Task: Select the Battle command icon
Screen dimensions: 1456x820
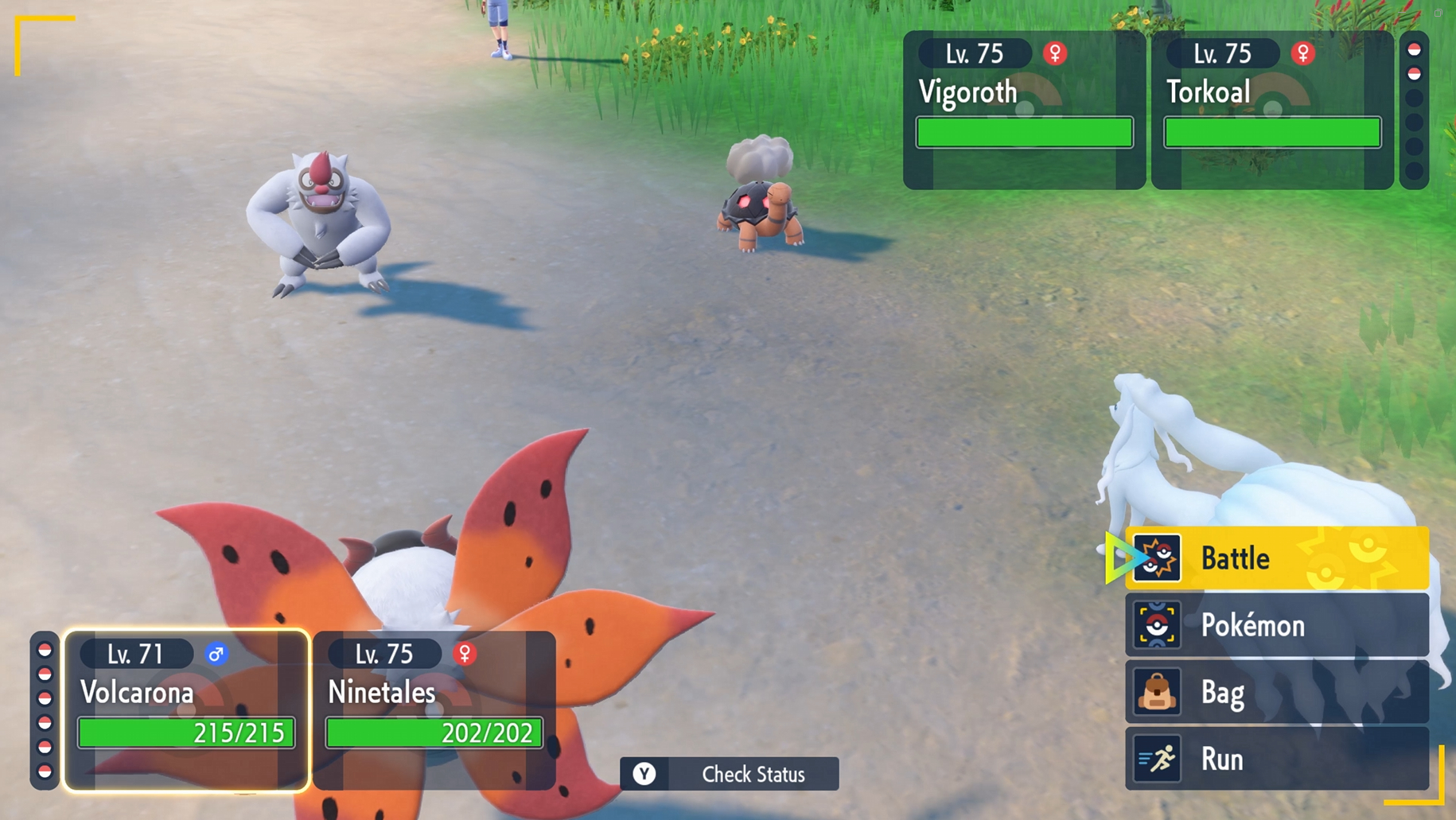Action: point(1158,558)
